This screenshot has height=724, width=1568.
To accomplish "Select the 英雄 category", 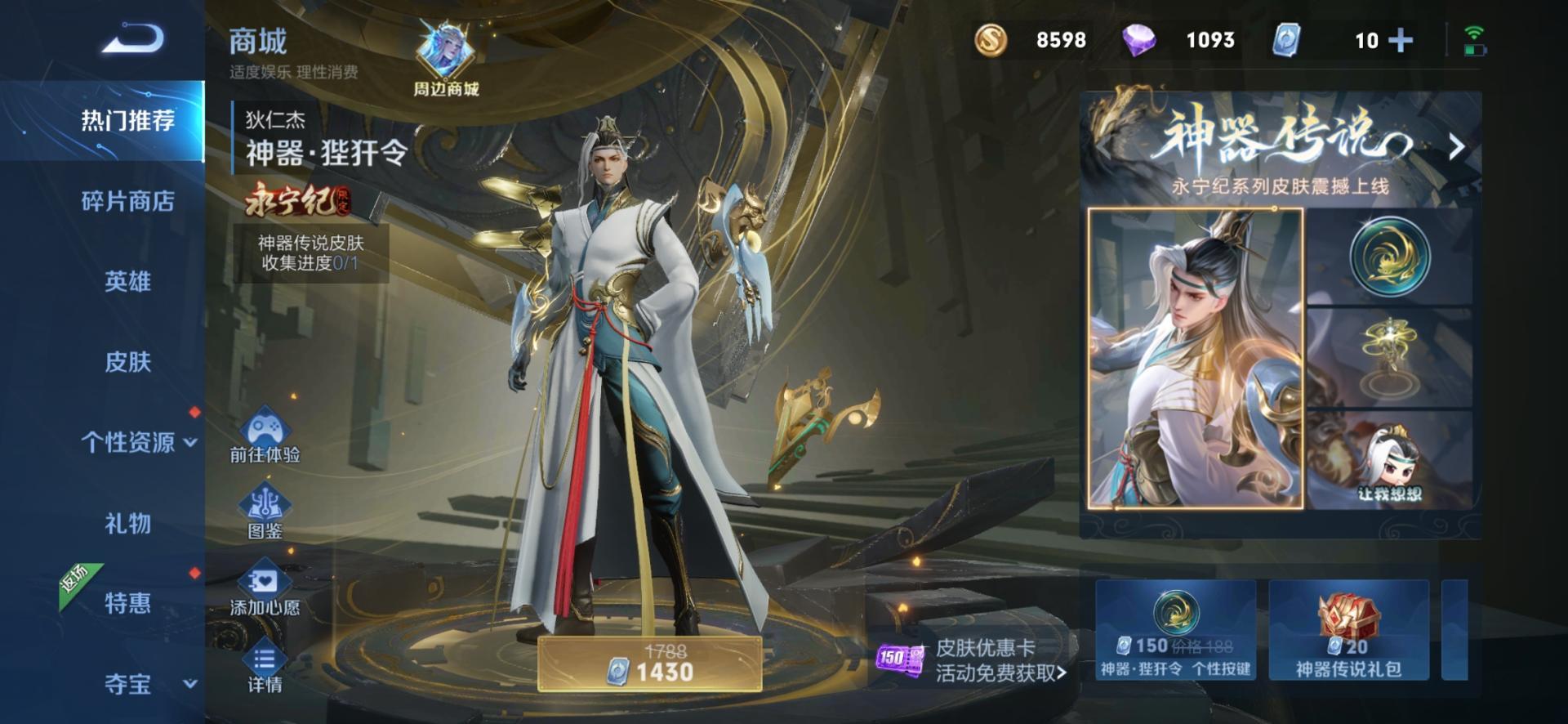I will (127, 282).
